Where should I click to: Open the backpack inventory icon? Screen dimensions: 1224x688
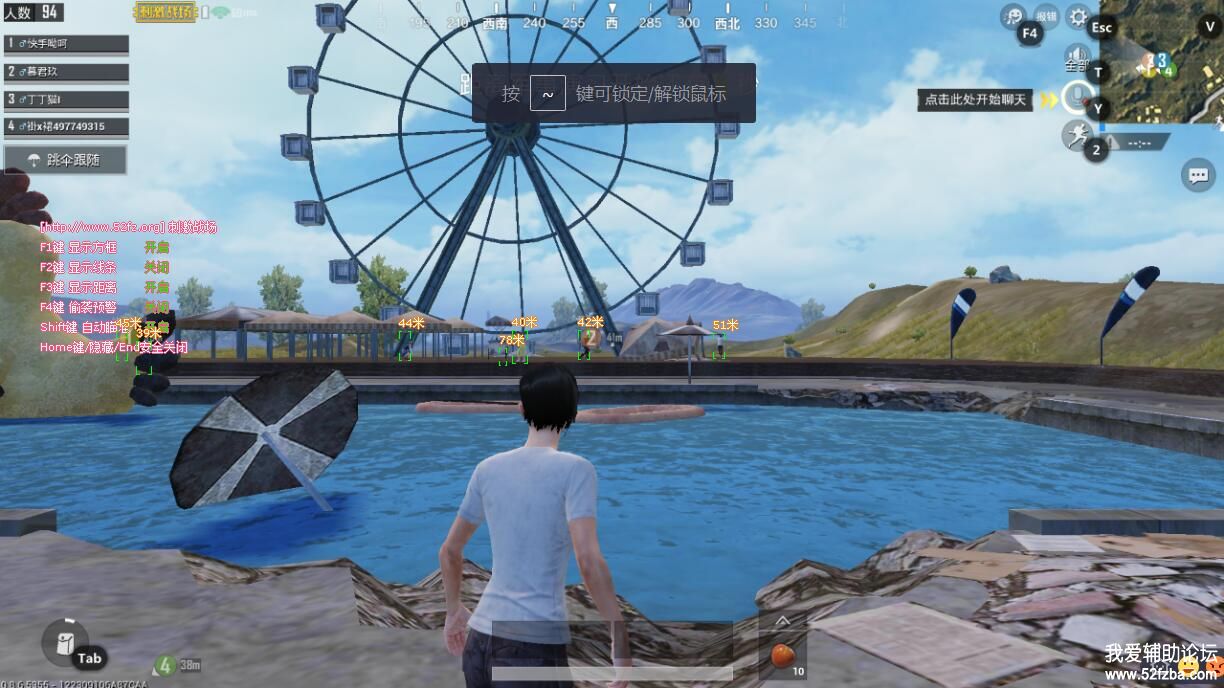[65, 642]
